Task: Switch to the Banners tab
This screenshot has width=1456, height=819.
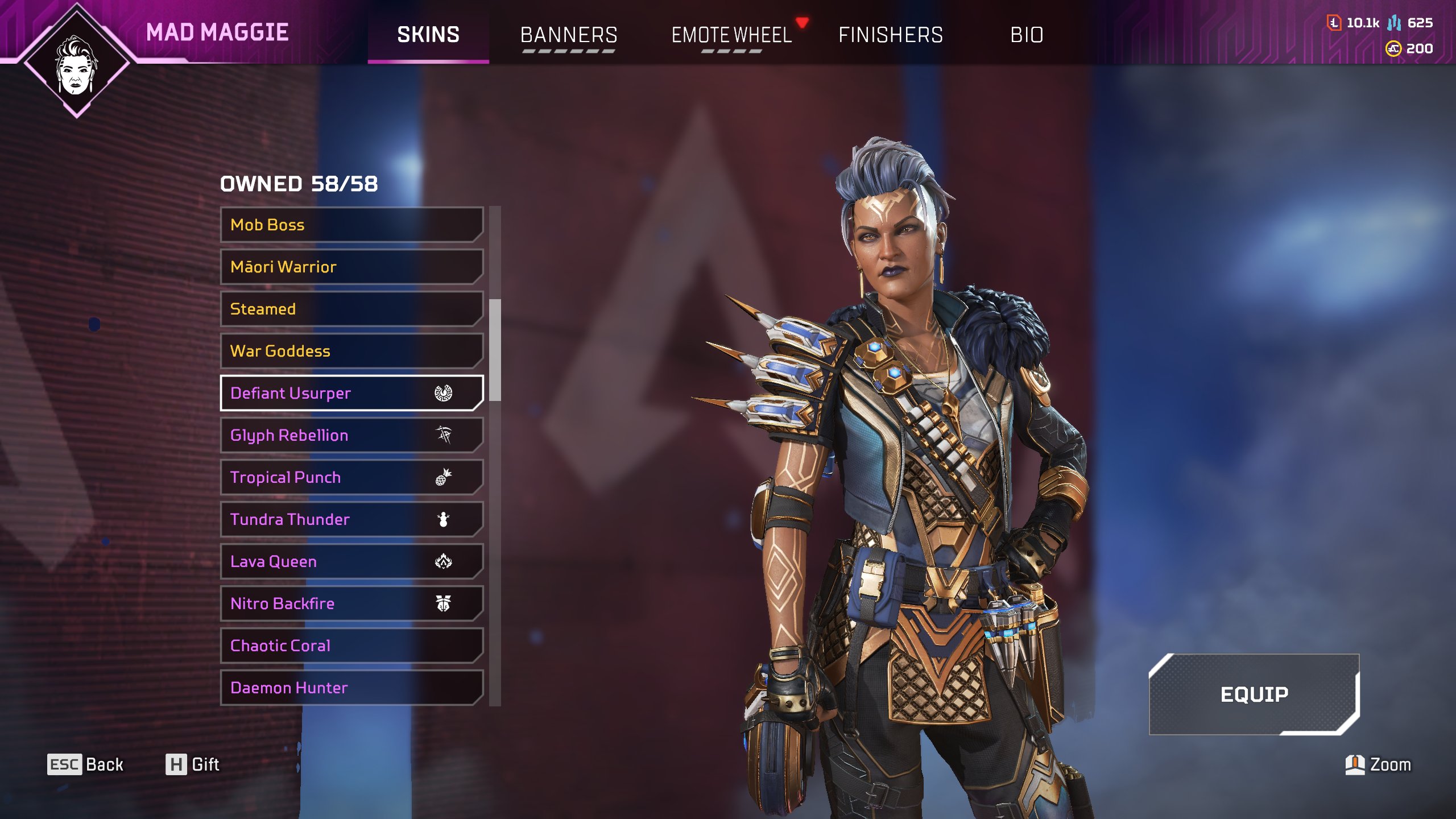Action: [569, 35]
